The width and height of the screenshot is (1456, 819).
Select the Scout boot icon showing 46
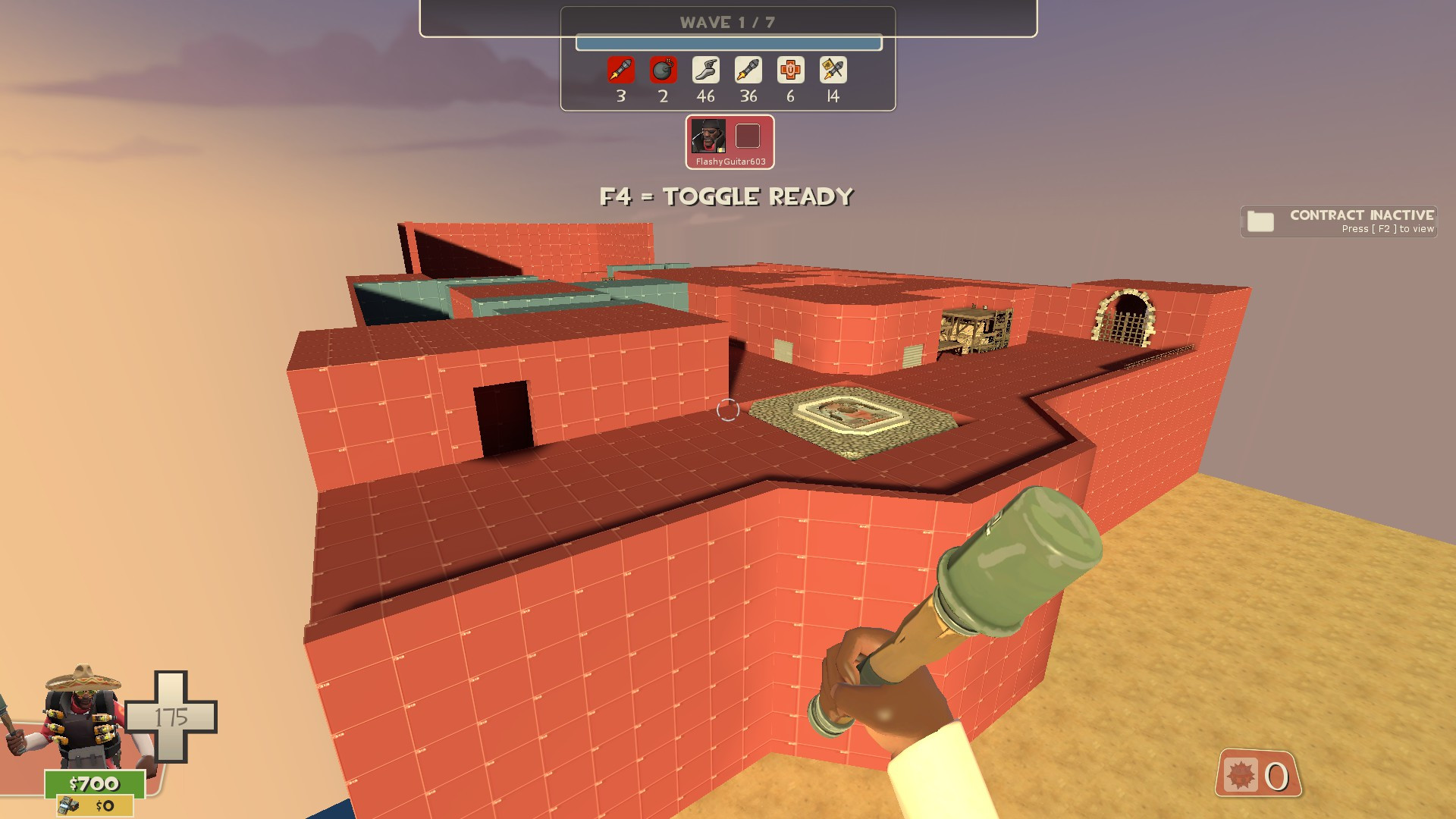pos(705,71)
